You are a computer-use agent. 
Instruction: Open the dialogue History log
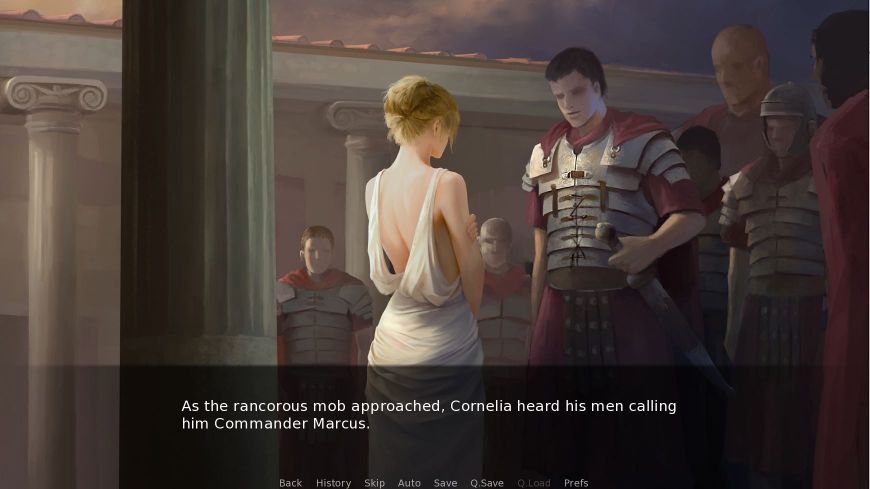coord(333,483)
